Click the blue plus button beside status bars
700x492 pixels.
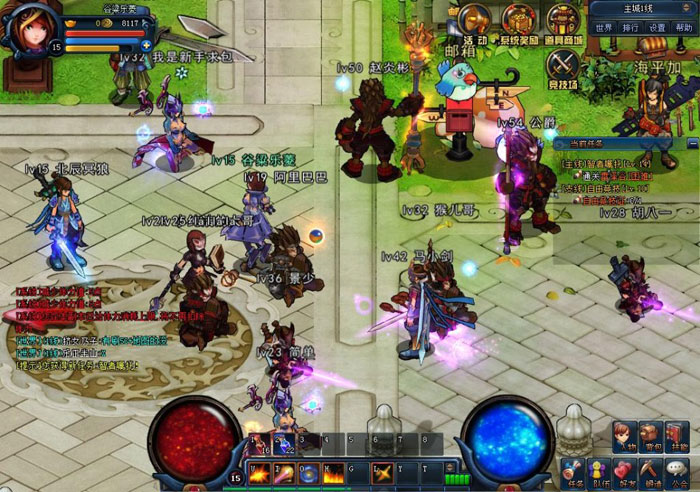tap(147, 45)
